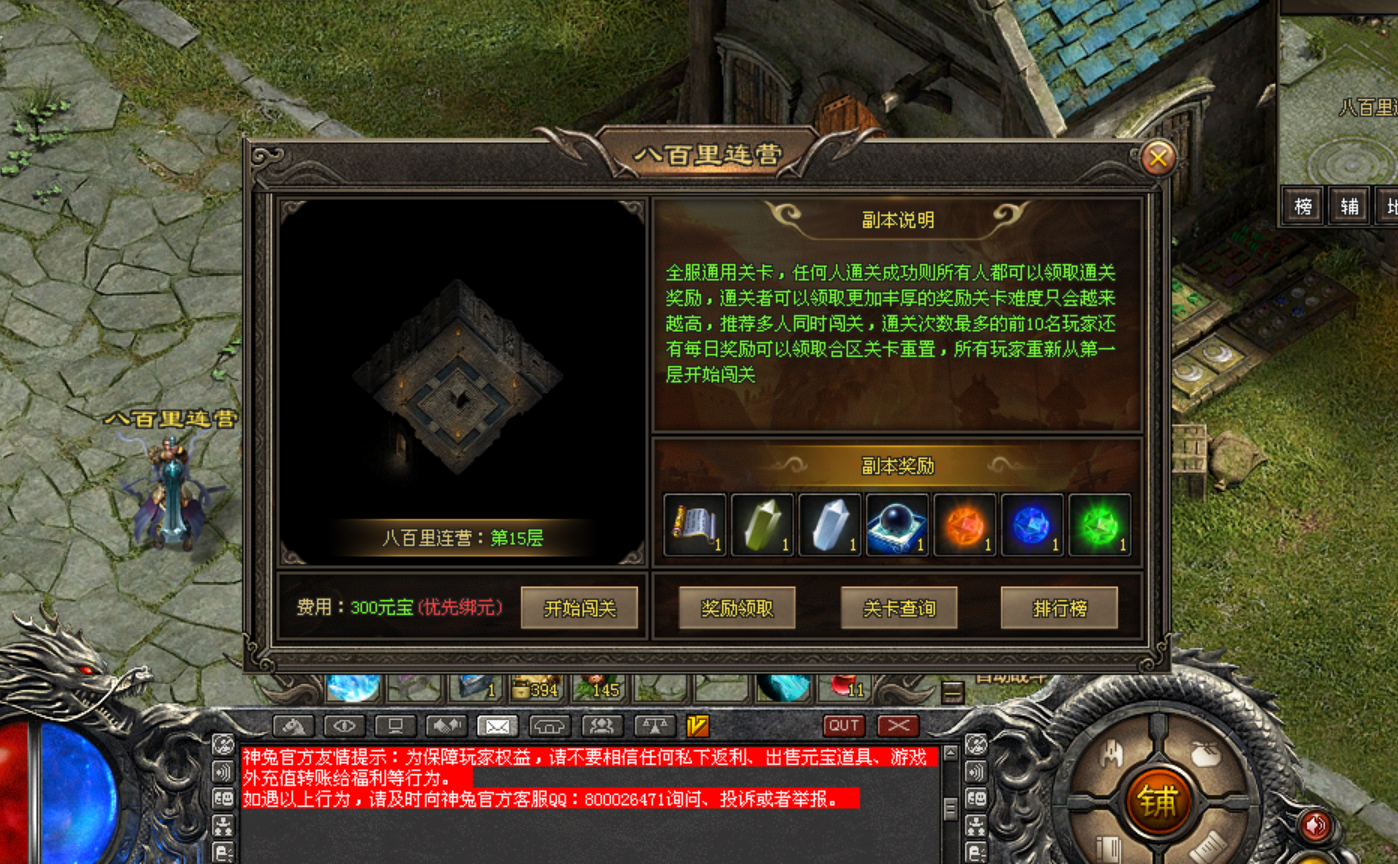Start the challenge with 开始闯关
Viewport: 1398px width, 864px height.
tap(579, 608)
